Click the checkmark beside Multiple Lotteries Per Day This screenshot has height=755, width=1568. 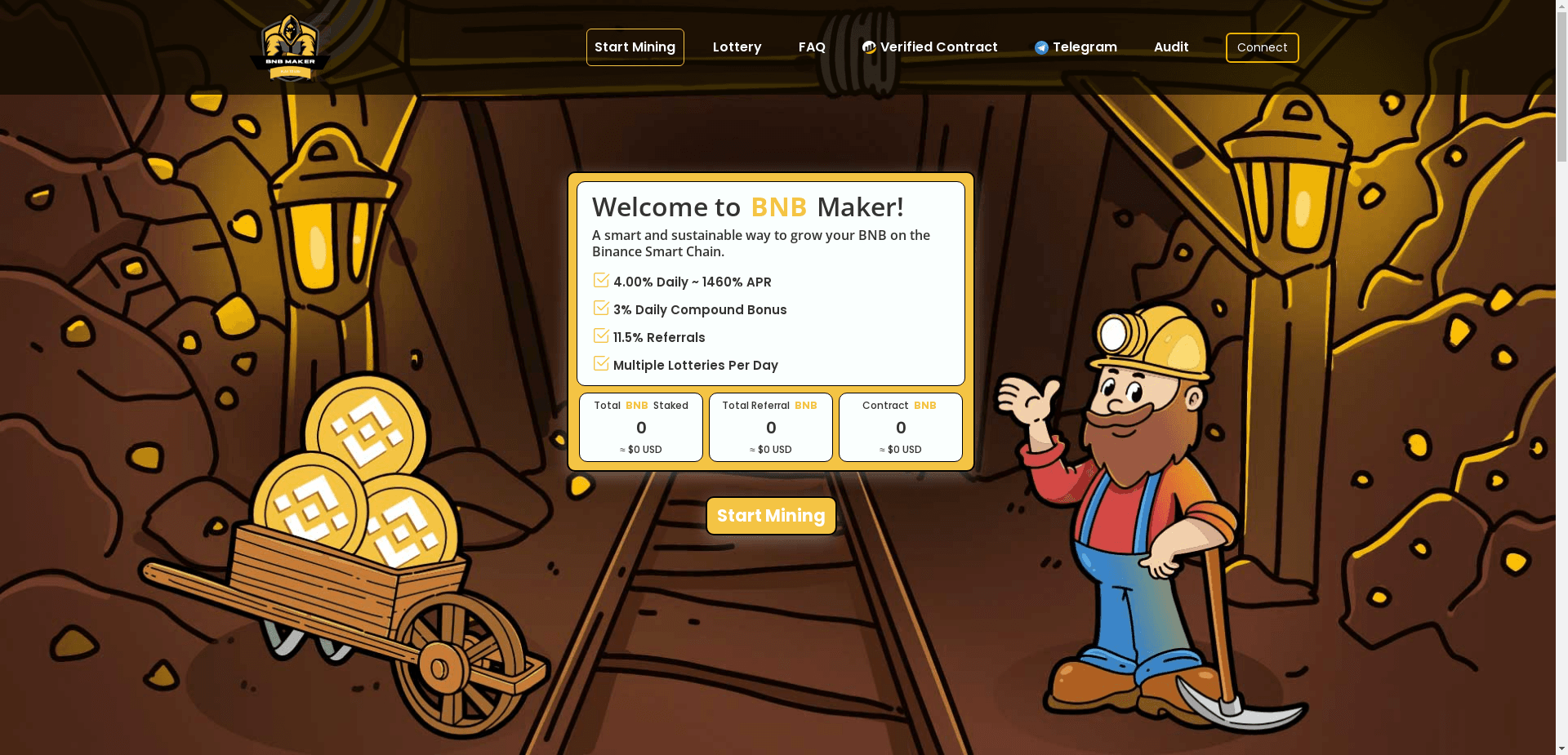601,363
